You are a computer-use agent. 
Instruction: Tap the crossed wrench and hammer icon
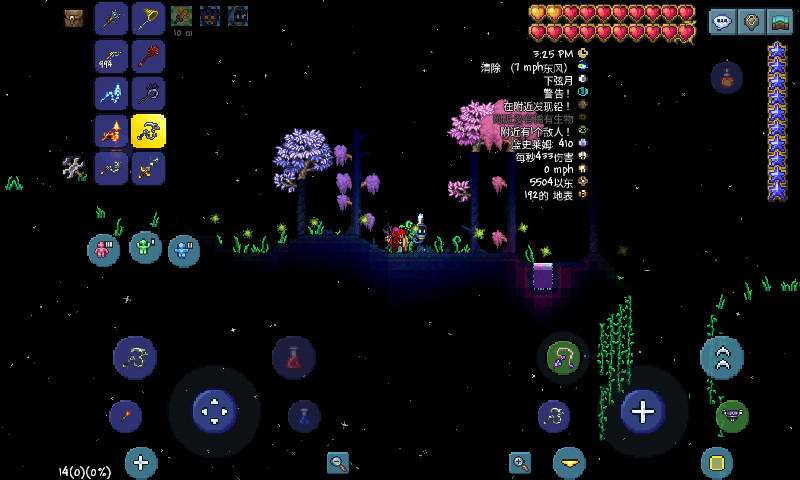(74, 167)
